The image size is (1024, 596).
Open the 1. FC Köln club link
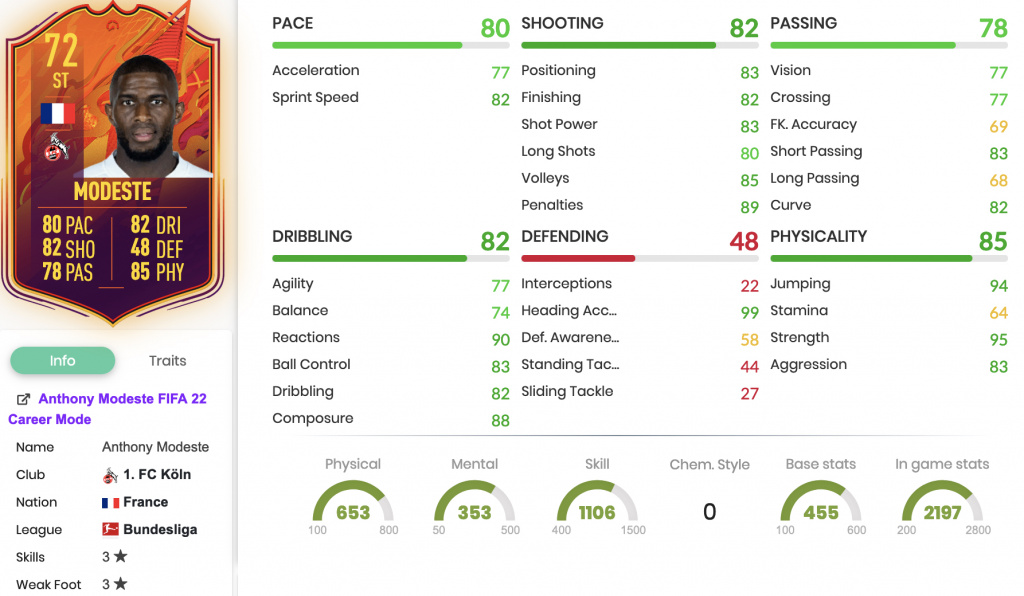[x=156, y=475]
